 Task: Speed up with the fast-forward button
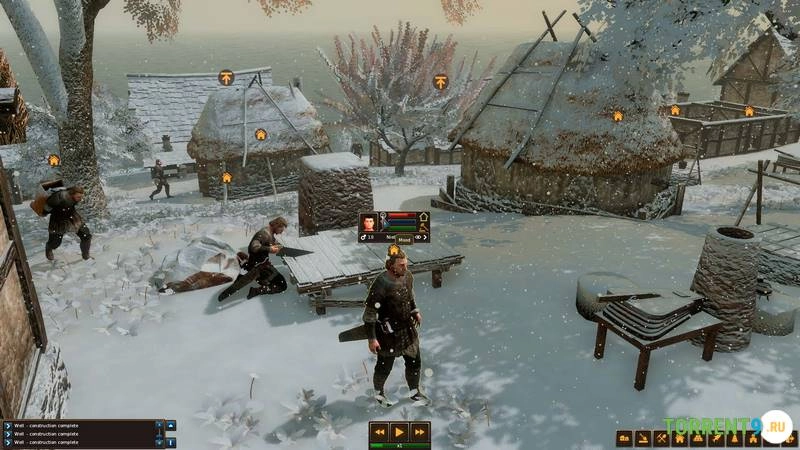click(x=420, y=432)
